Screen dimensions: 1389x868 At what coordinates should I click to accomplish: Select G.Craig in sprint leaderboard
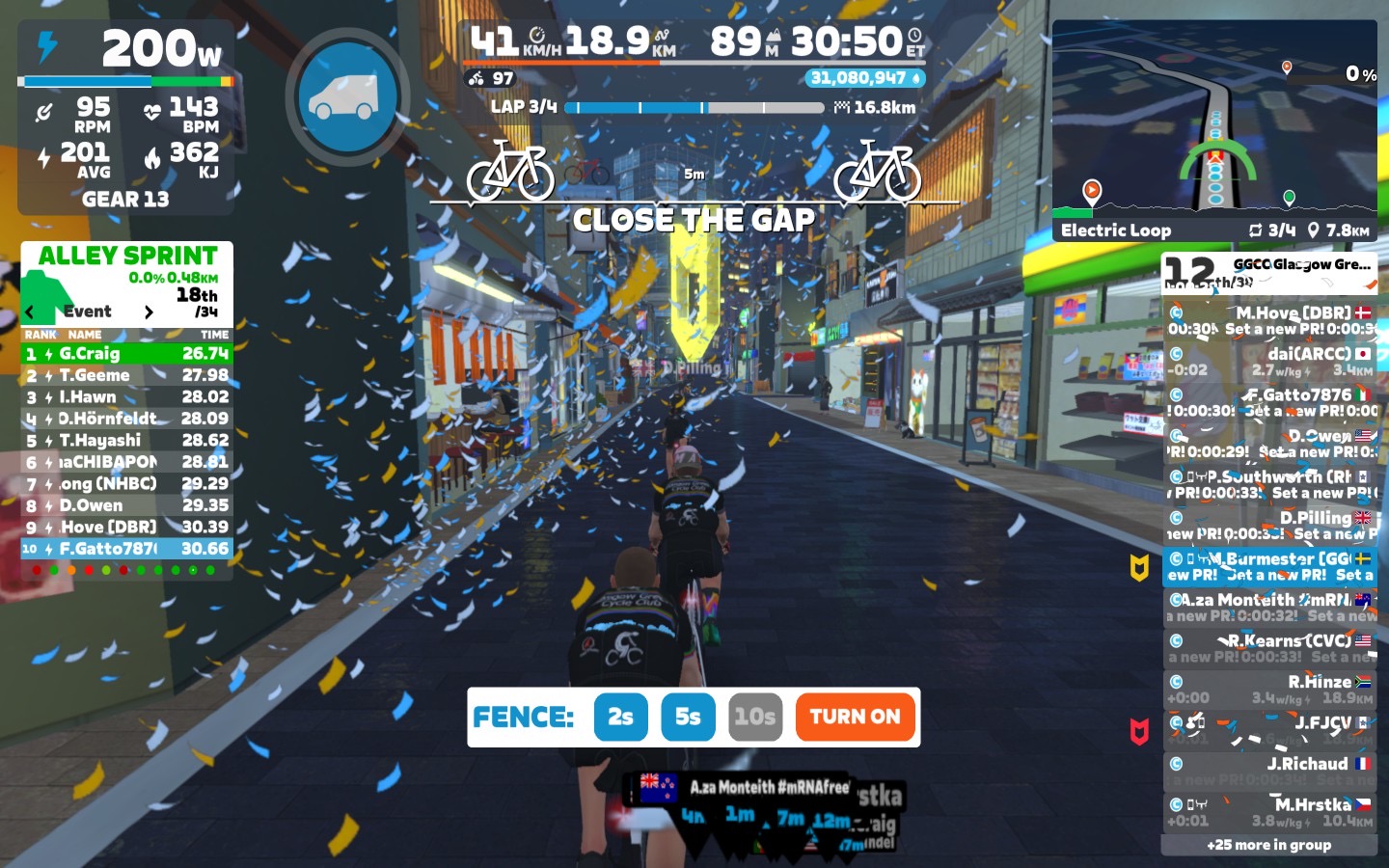click(x=126, y=354)
